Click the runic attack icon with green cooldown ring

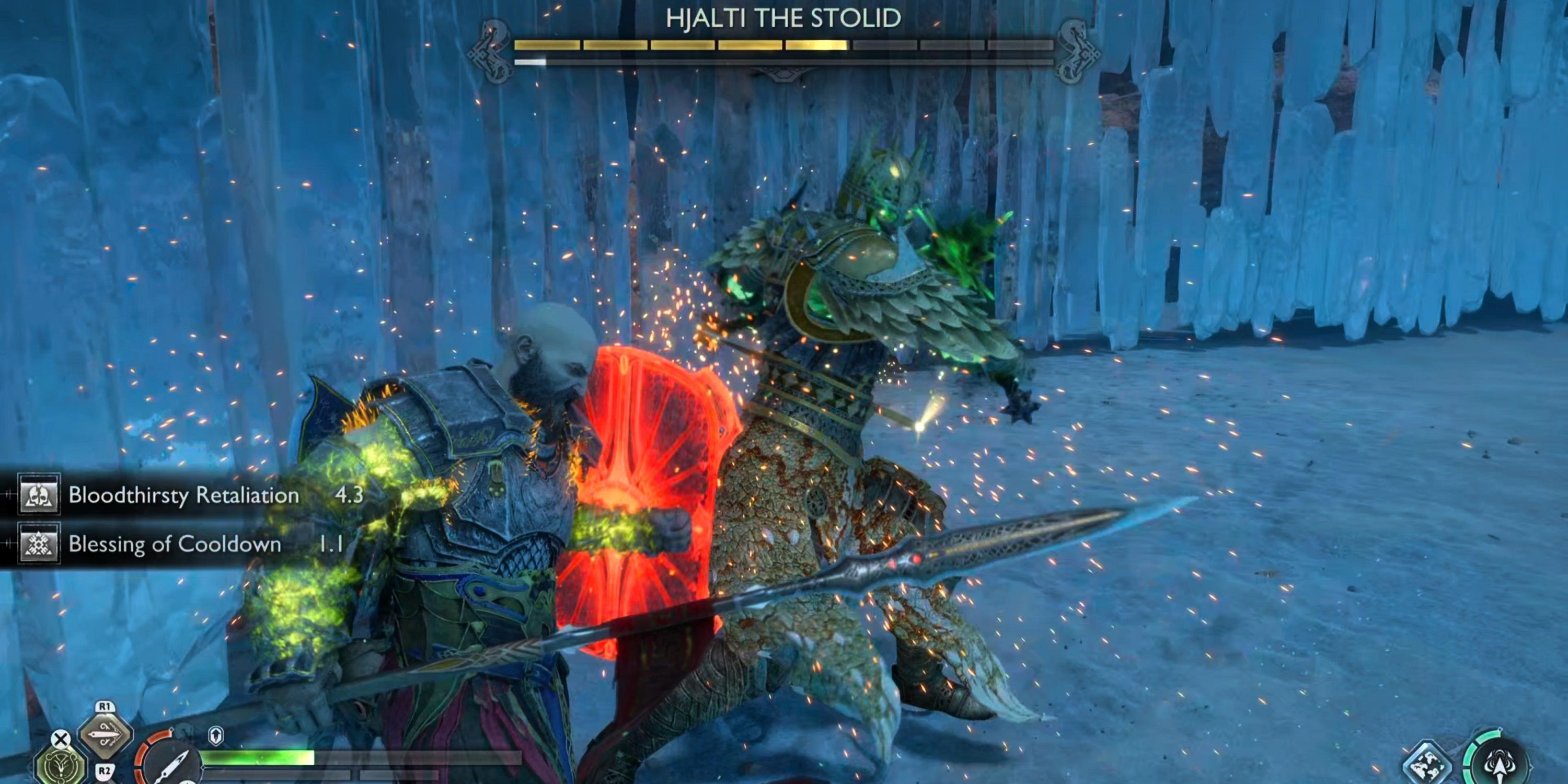click(1500, 764)
